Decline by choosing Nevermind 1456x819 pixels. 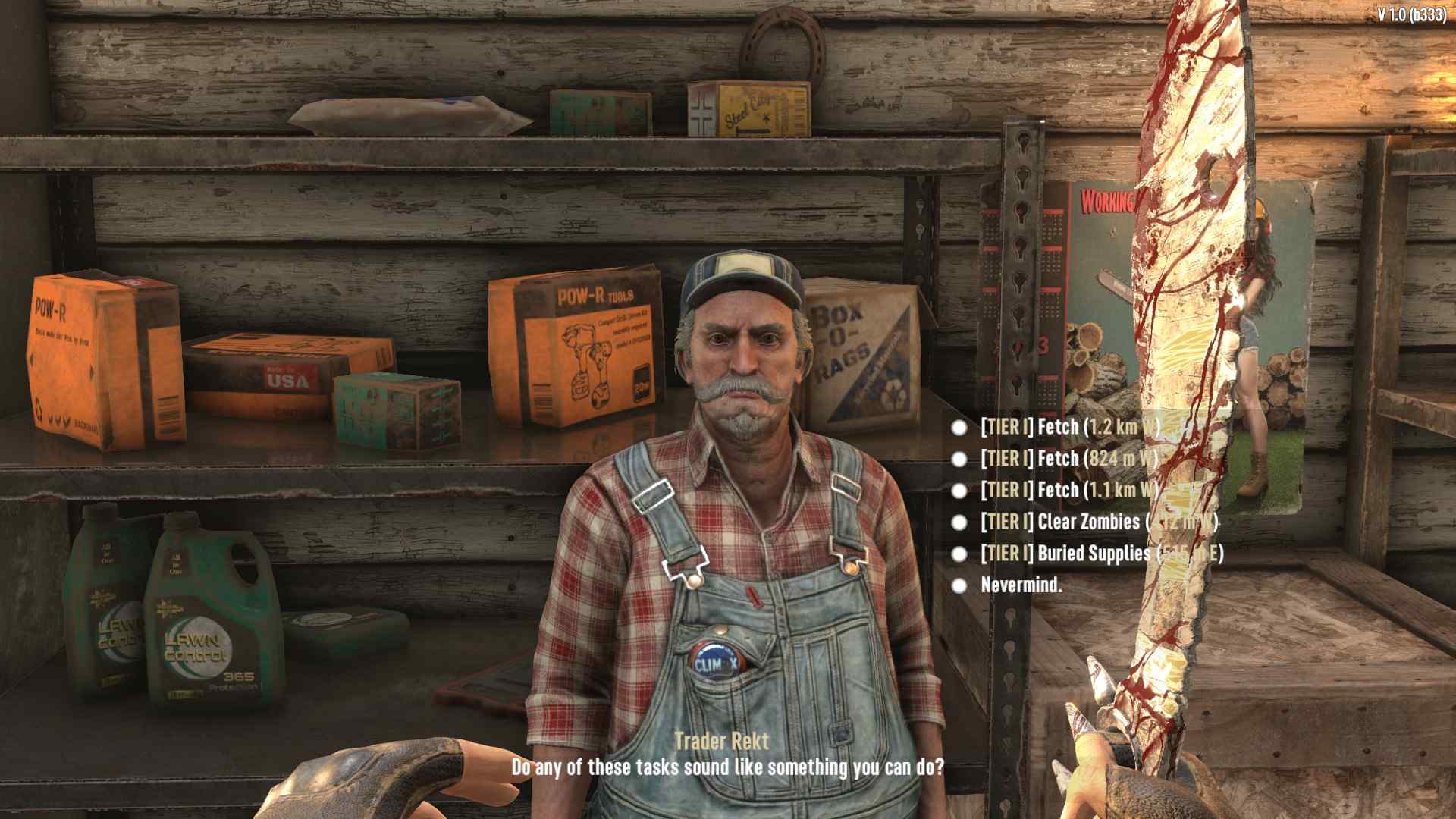click(1021, 585)
